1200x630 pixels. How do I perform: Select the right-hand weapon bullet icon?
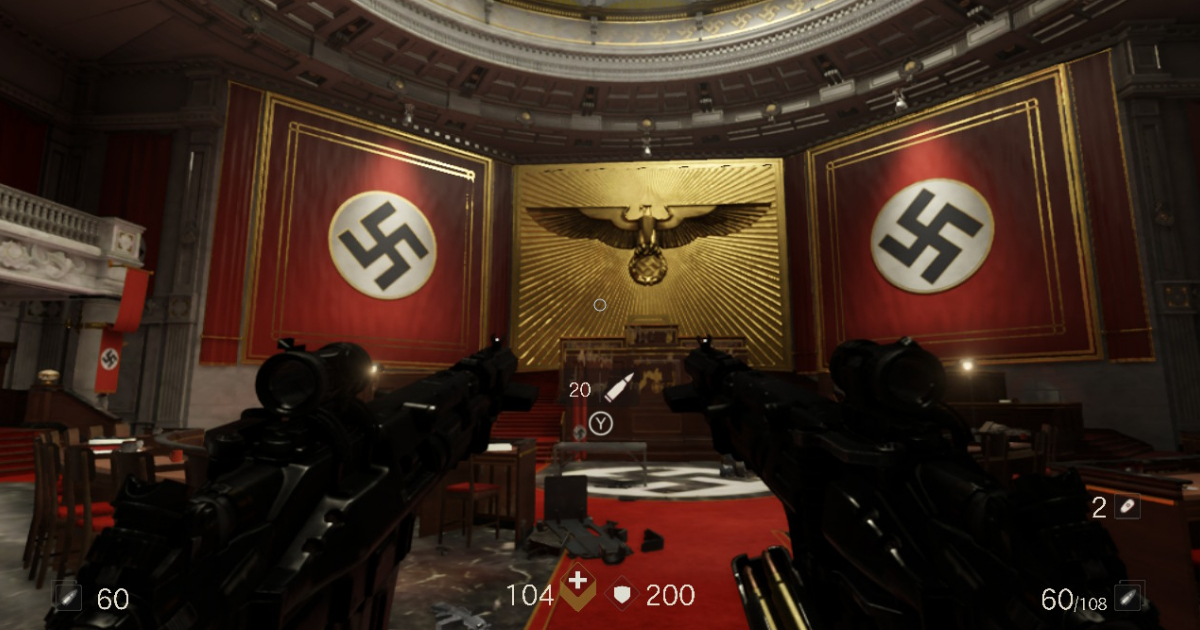point(1130,597)
